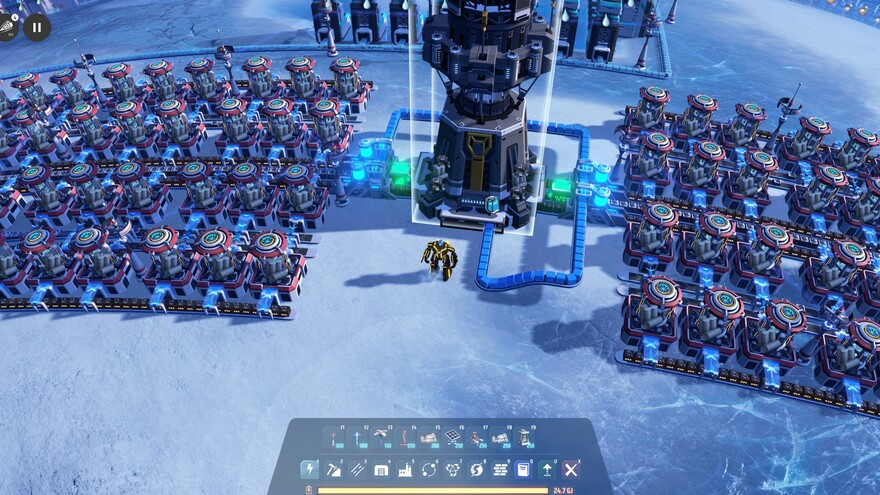Select the factory production category
Screen dimensions: 880x495
pyautogui.click(x=405, y=469)
